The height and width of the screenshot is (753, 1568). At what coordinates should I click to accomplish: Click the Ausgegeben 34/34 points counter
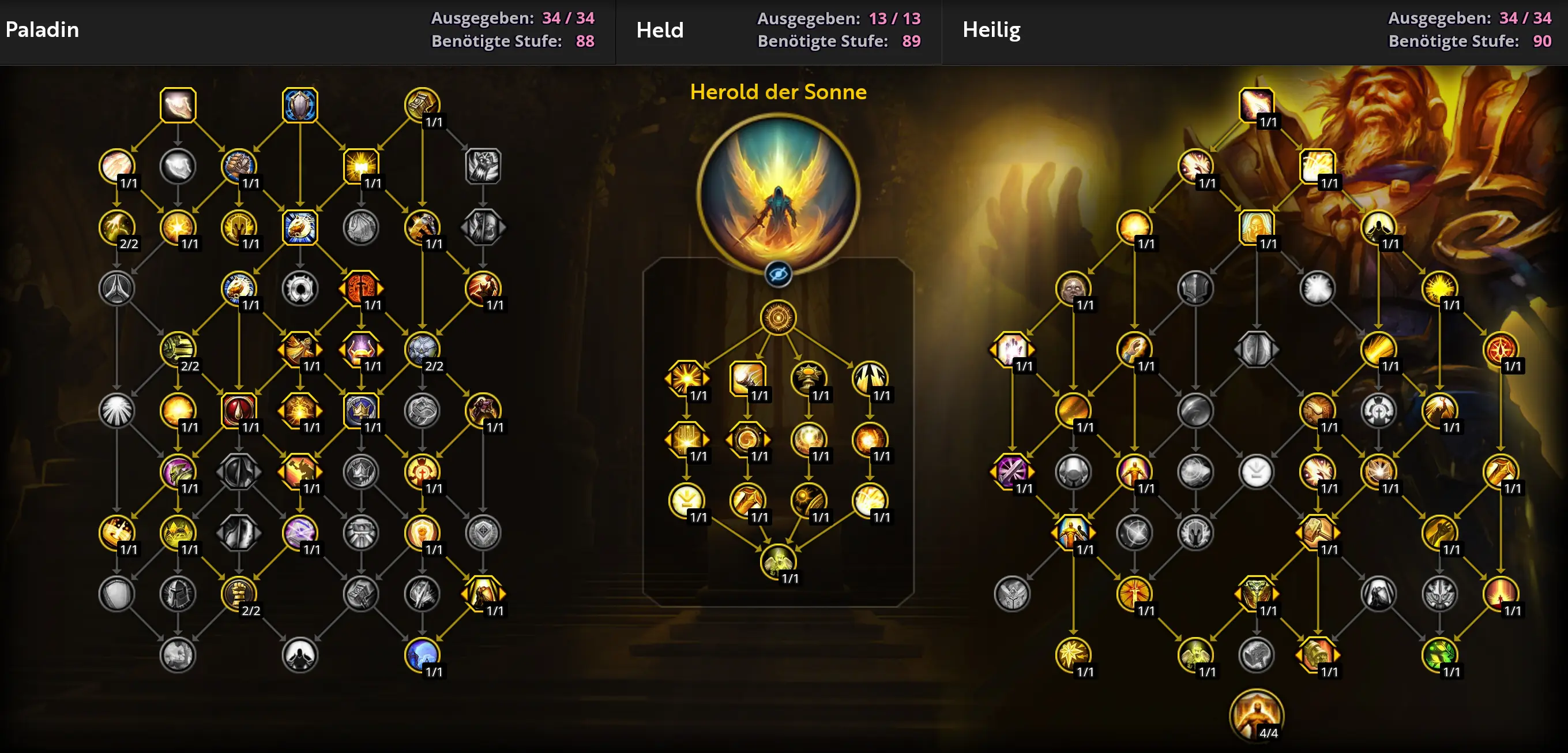point(512,18)
